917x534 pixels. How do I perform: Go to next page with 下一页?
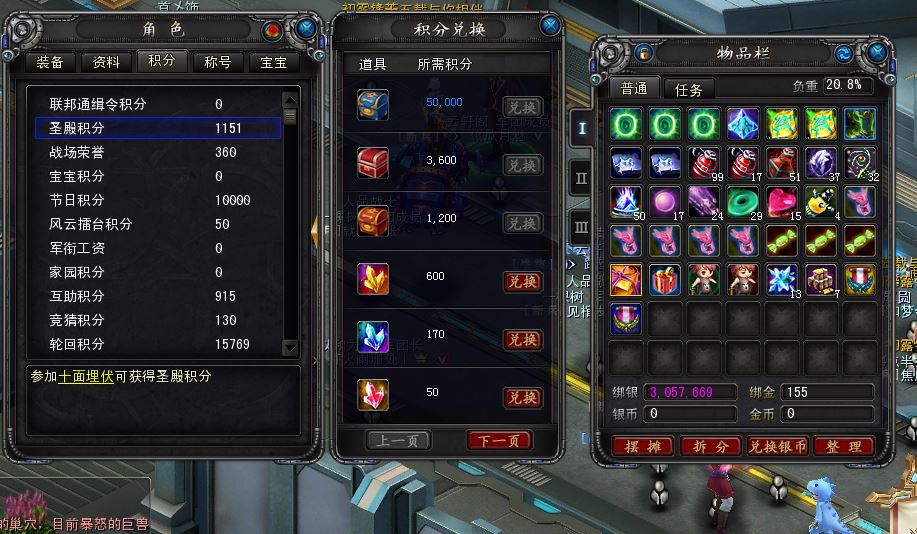[x=499, y=441]
